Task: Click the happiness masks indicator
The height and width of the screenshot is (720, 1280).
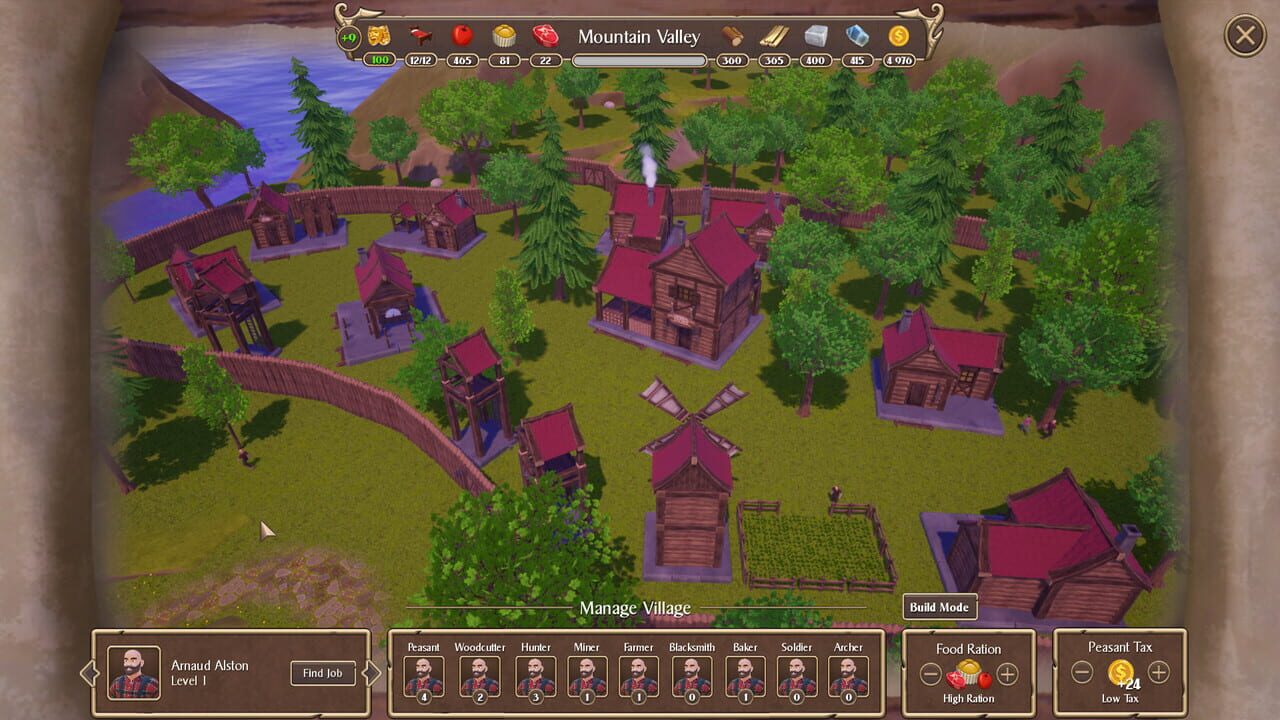Action: point(378,36)
